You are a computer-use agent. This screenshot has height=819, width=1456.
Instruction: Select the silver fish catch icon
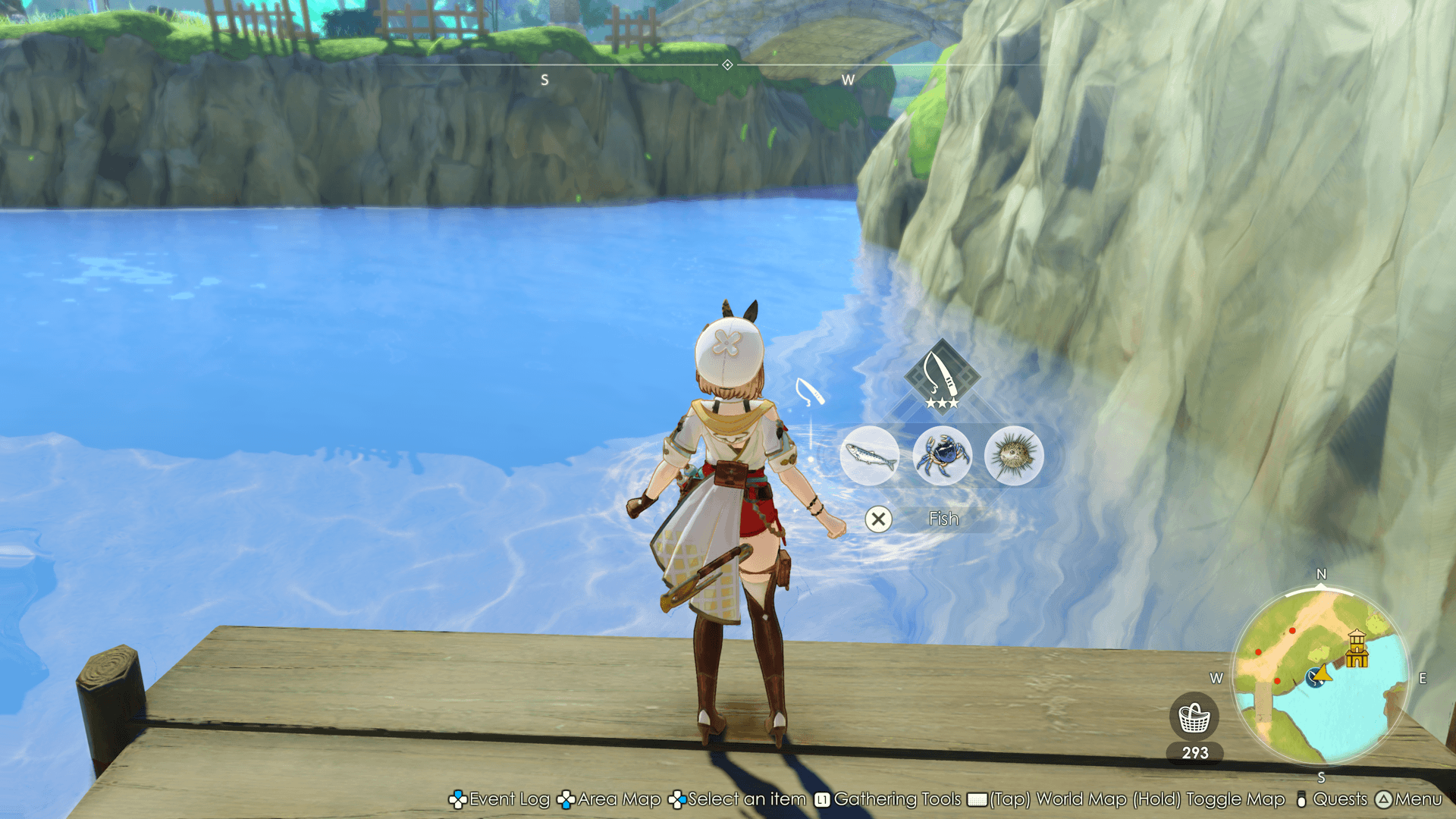click(x=870, y=456)
